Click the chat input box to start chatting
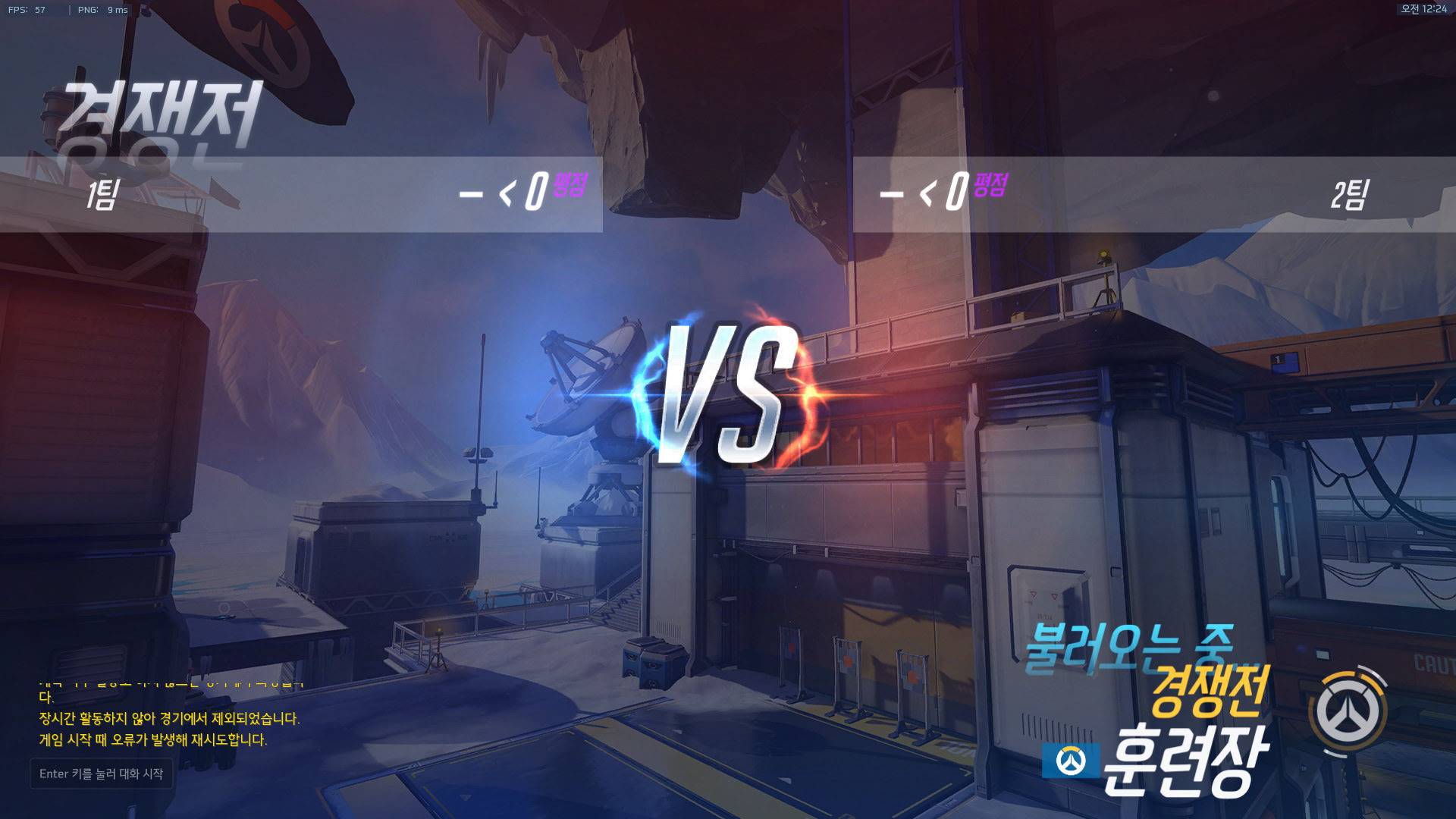This screenshot has height=819, width=1456. click(101, 773)
